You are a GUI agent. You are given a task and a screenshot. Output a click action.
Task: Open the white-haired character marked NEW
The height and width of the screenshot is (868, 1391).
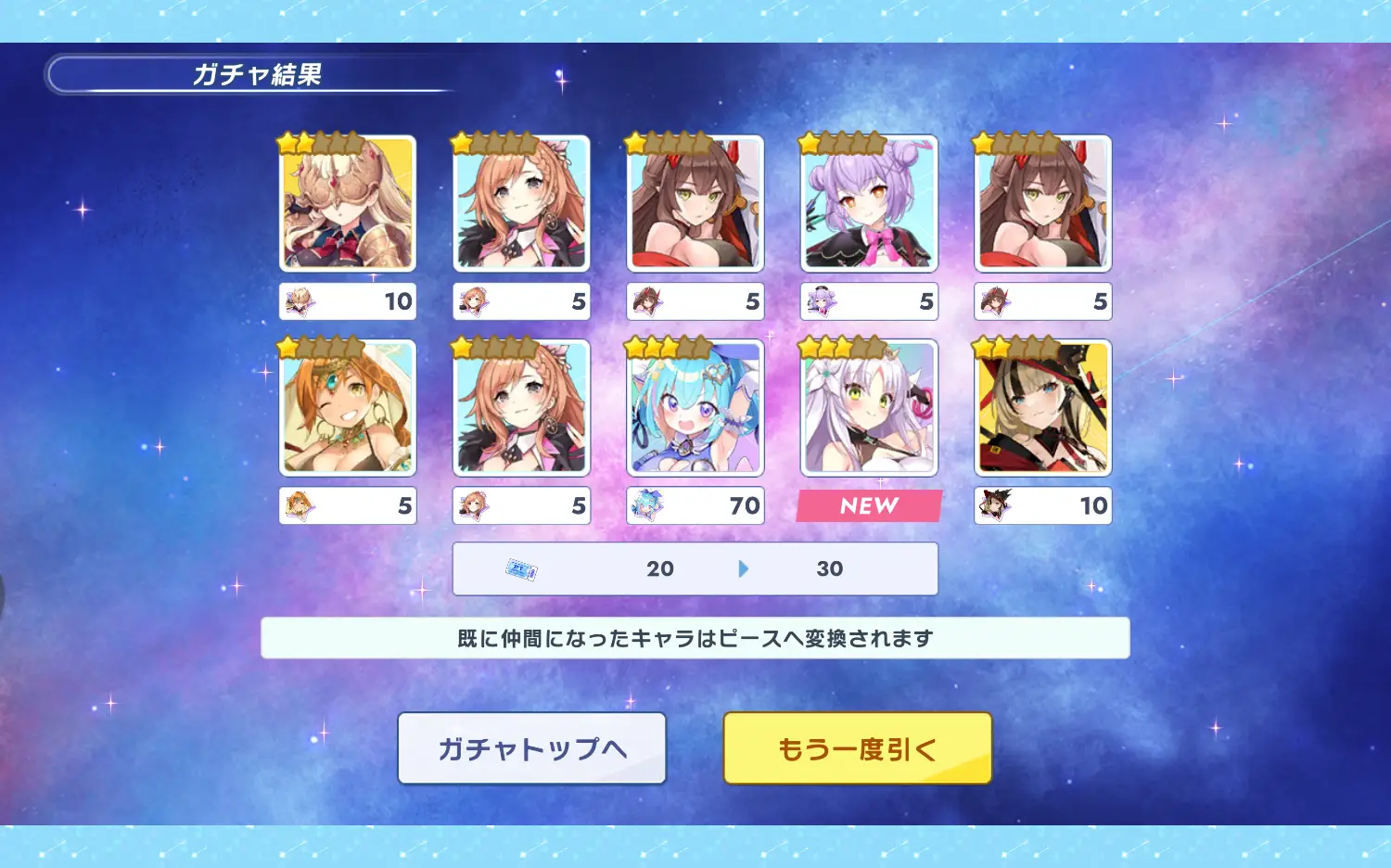869,408
